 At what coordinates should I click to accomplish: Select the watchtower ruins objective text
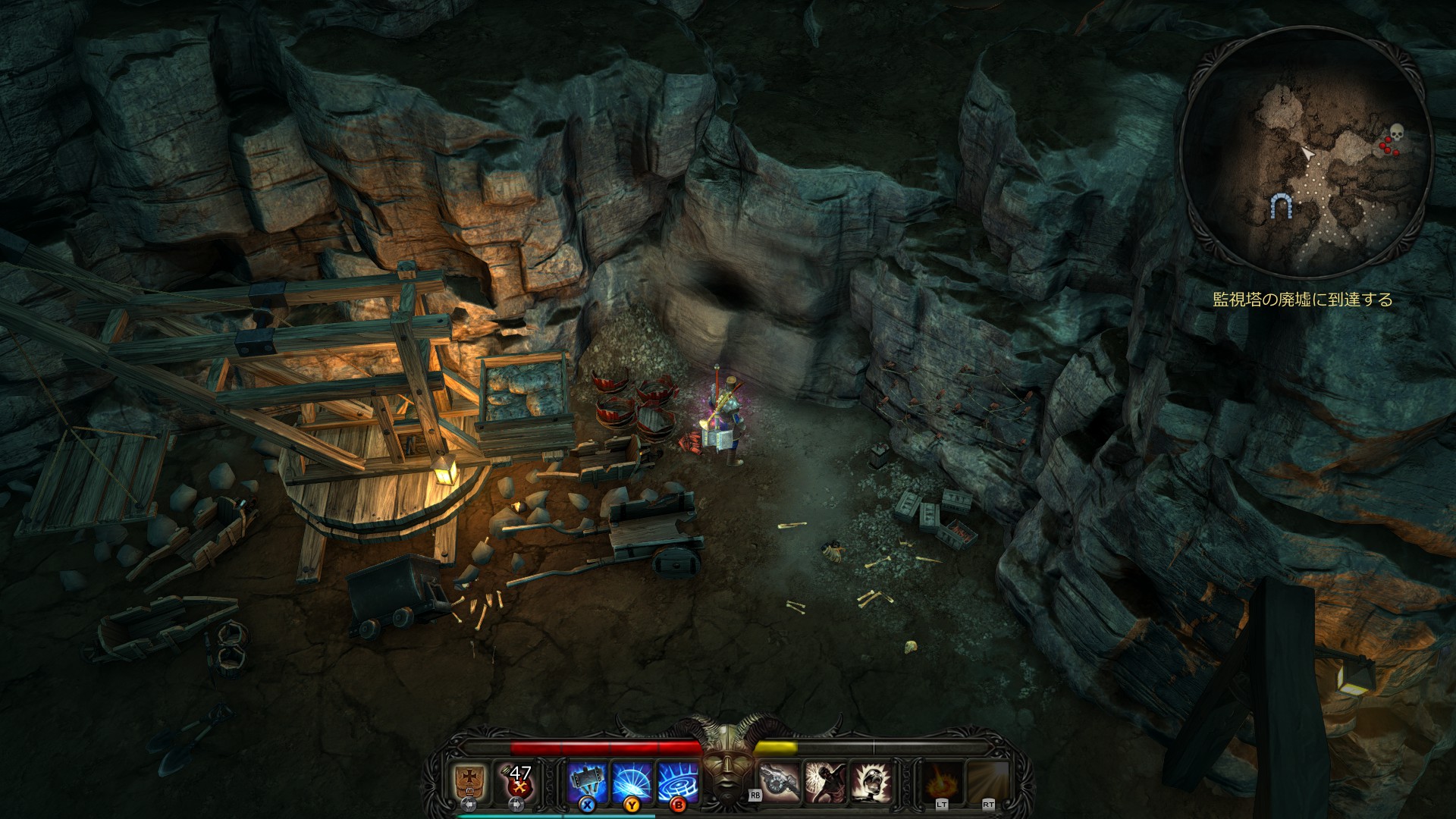click(x=1303, y=300)
